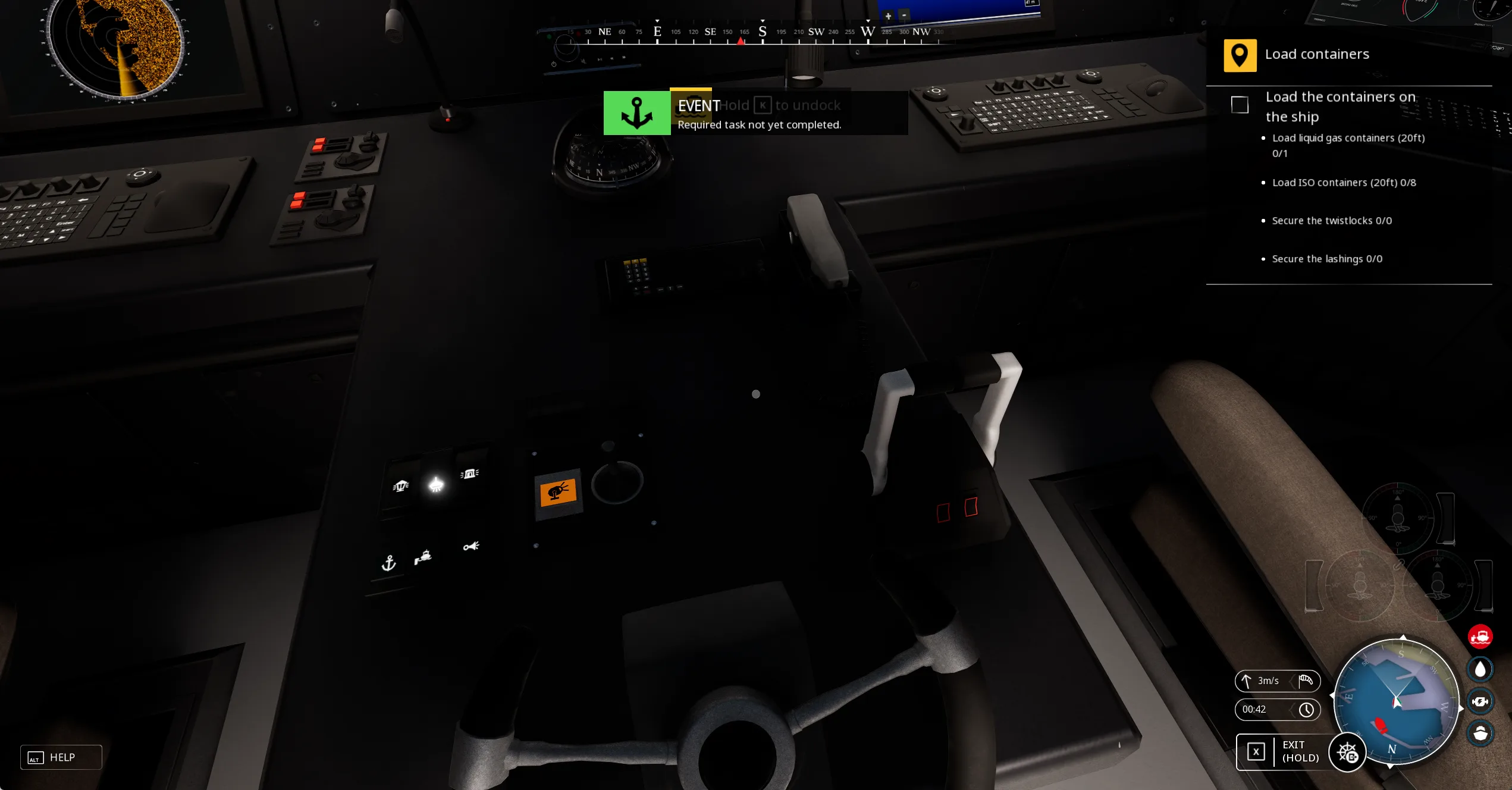The height and width of the screenshot is (790, 1512).
Task: Toggle the beacon light console button
Action: [x=469, y=474]
